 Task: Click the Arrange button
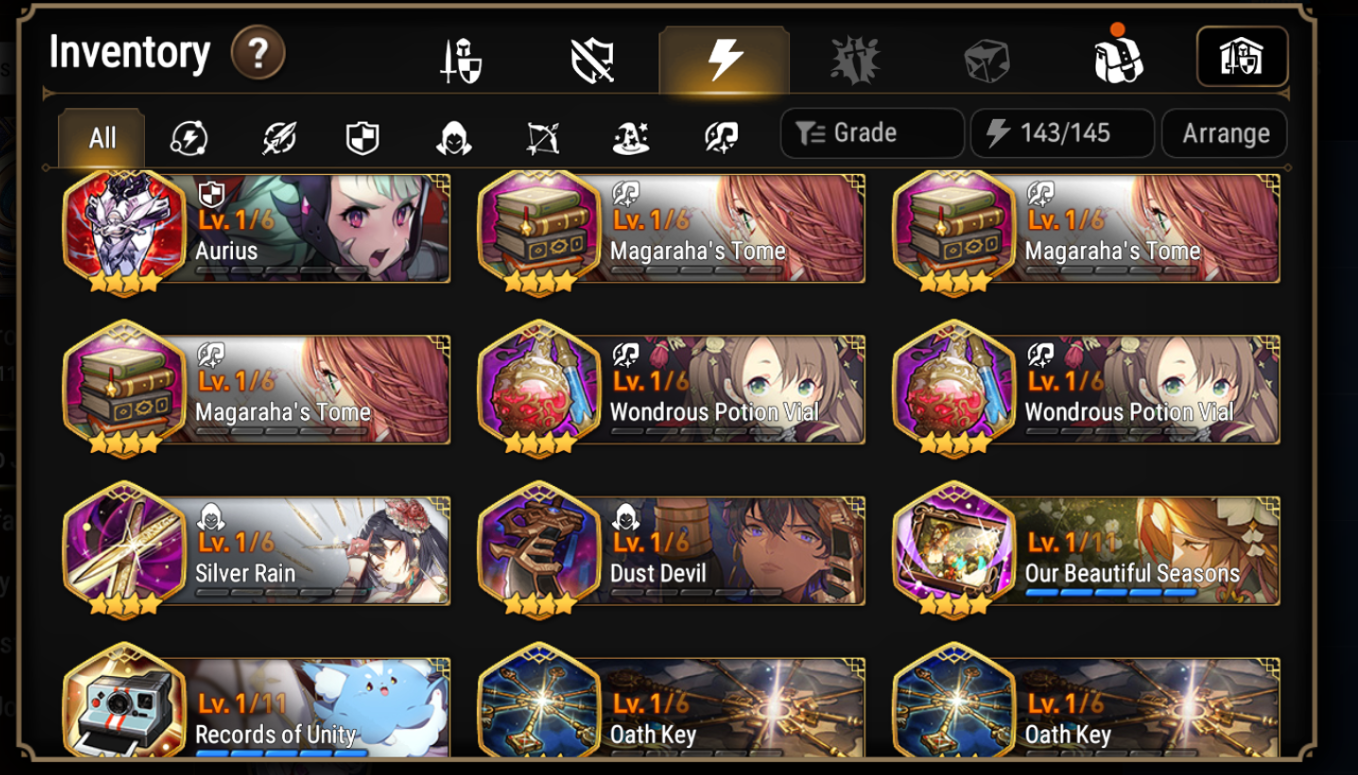coord(1224,133)
